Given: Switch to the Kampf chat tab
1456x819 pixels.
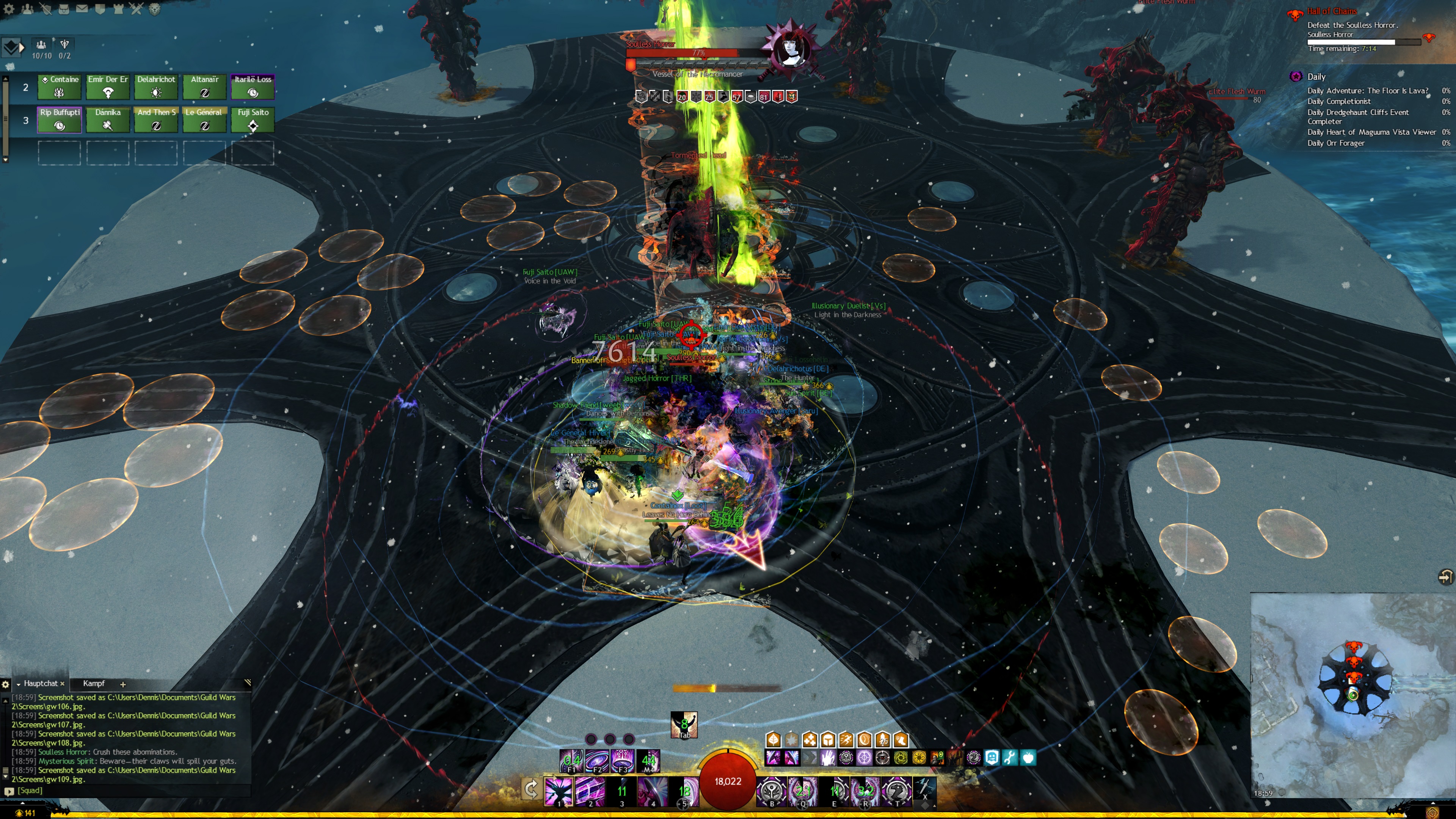Looking at the screenshot, I should click(94, 683).
